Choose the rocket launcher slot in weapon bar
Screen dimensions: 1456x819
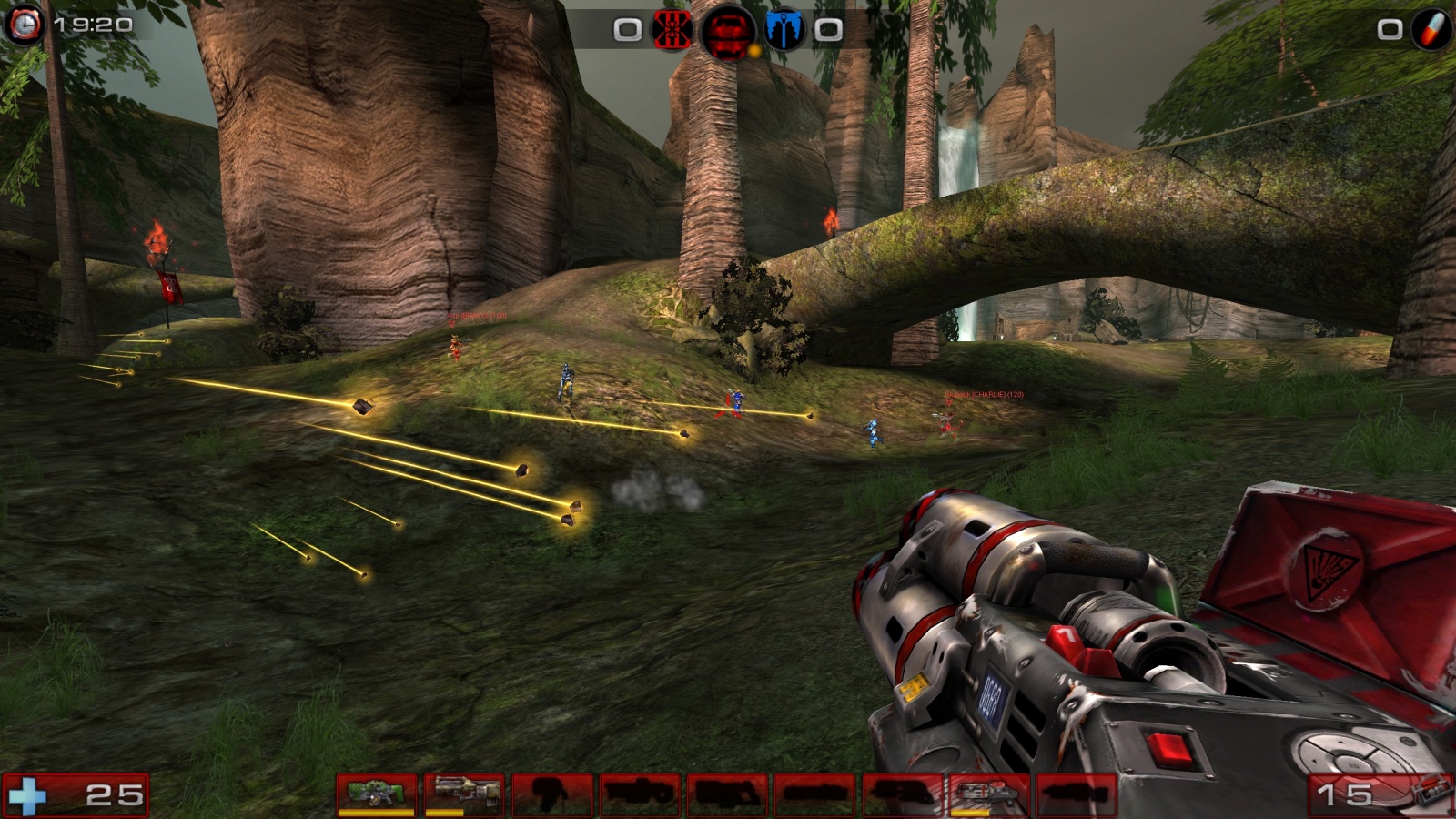tap(988, 794)
